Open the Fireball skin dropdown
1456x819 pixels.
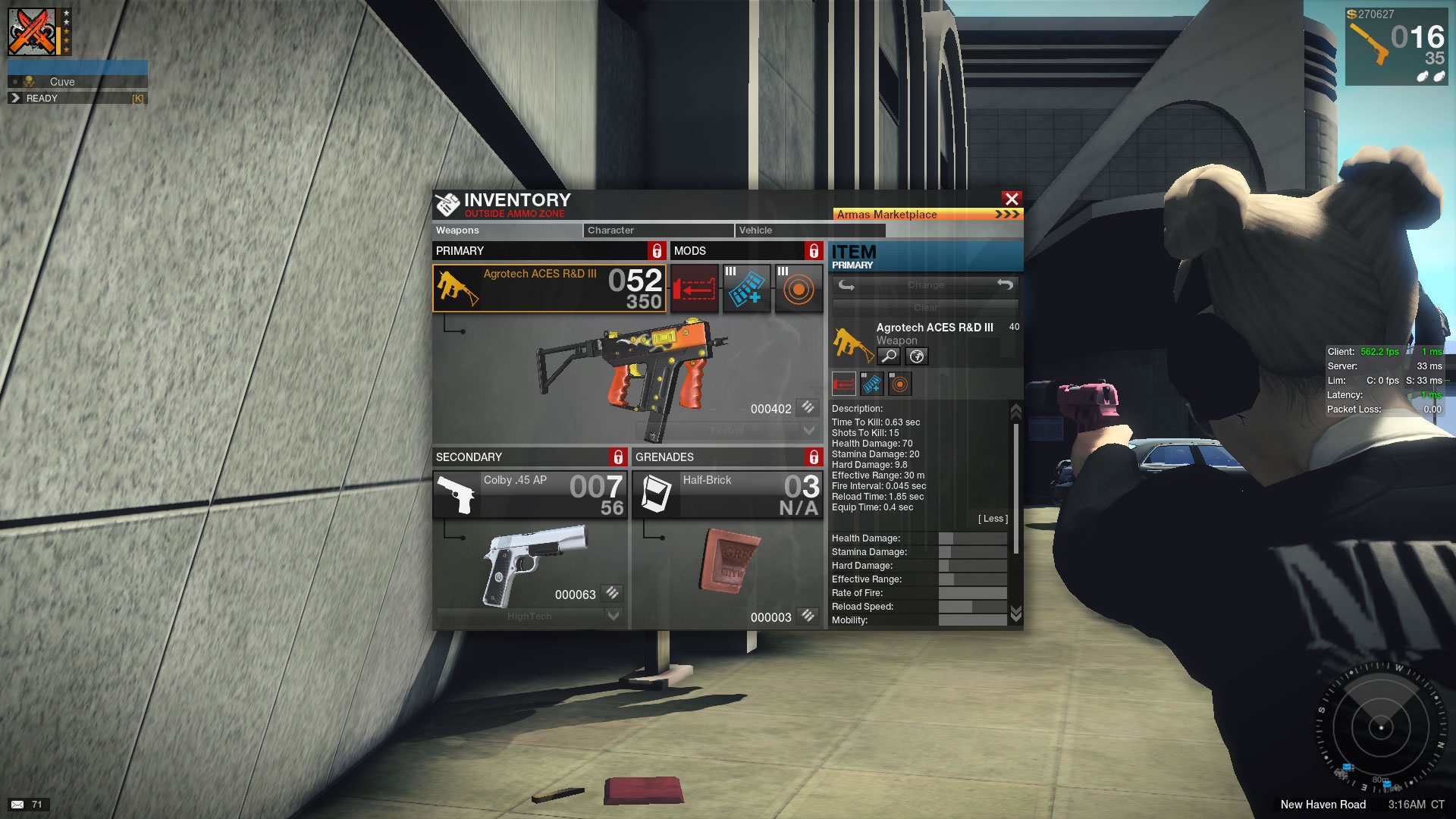pyautogui.click(x=808, y=430)
